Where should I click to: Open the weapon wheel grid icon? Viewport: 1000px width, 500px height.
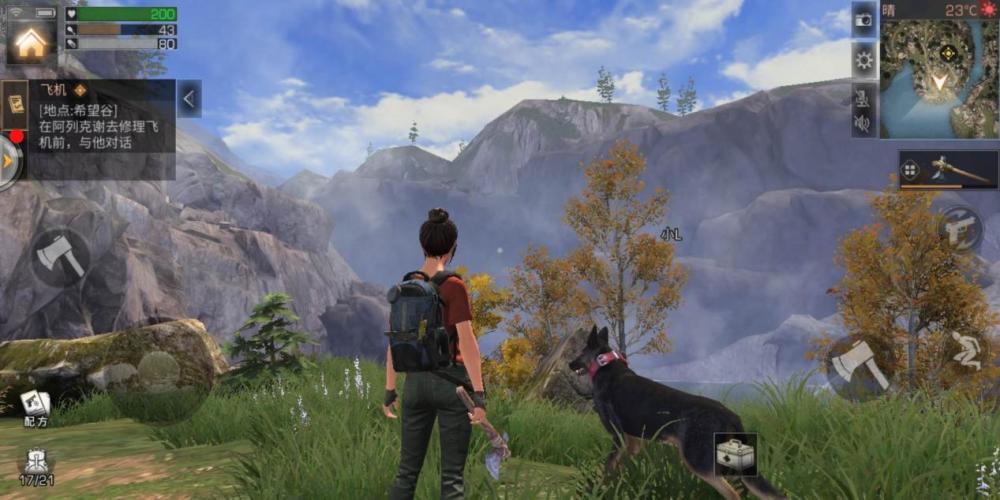[910, 170]
